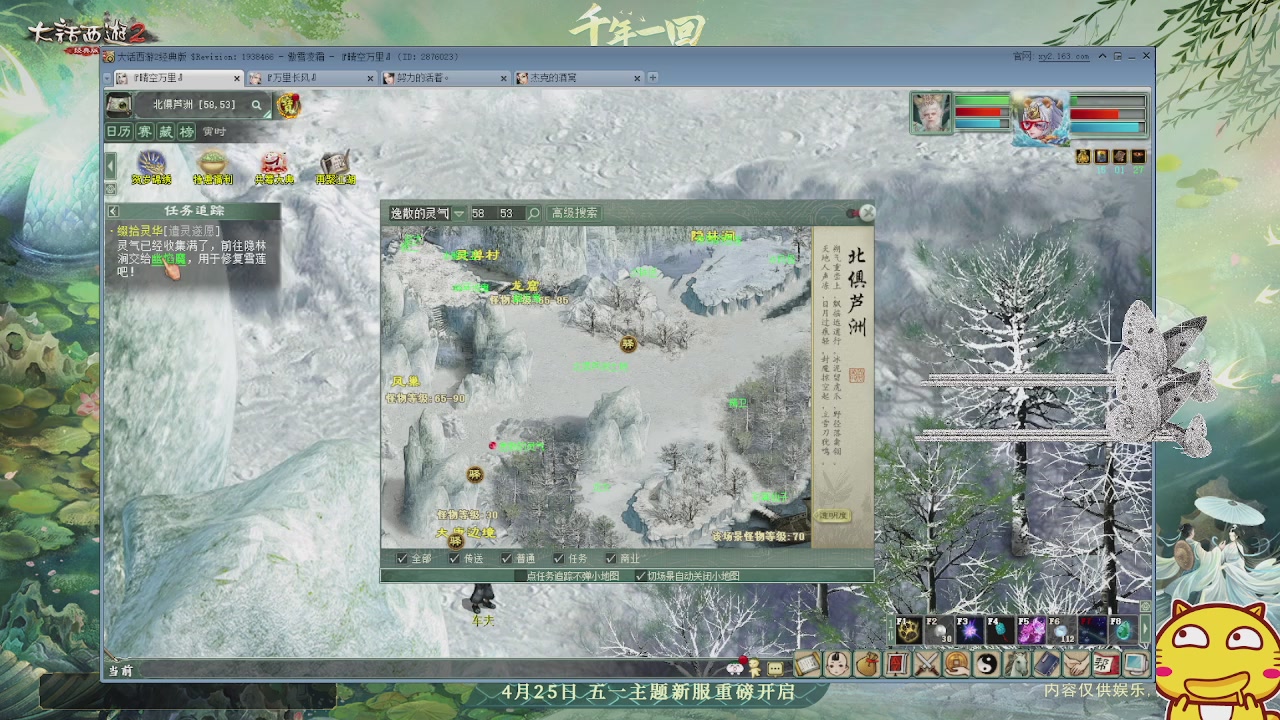The height and width of the screenshot is (720, 1280).
Task: Open the 共聚大典 activity icon
Action: [x=274, y=163]
